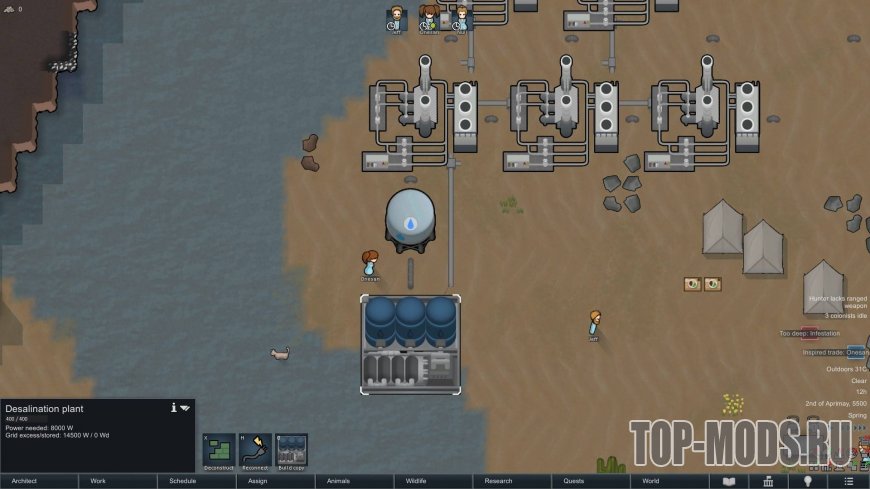Select Jeff's portrait in the colonist bar

(x=397, y=18)
